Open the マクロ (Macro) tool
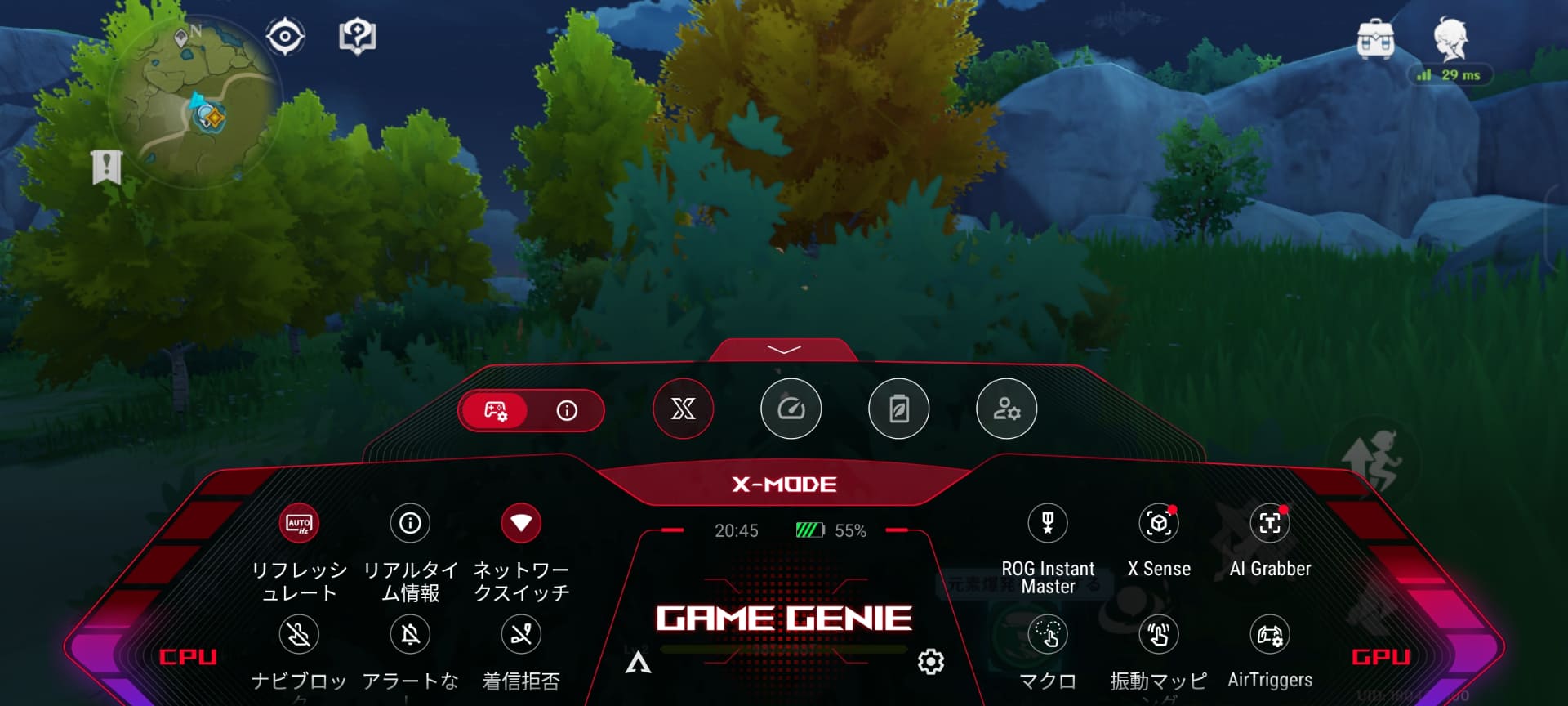 coord(1048,634)
